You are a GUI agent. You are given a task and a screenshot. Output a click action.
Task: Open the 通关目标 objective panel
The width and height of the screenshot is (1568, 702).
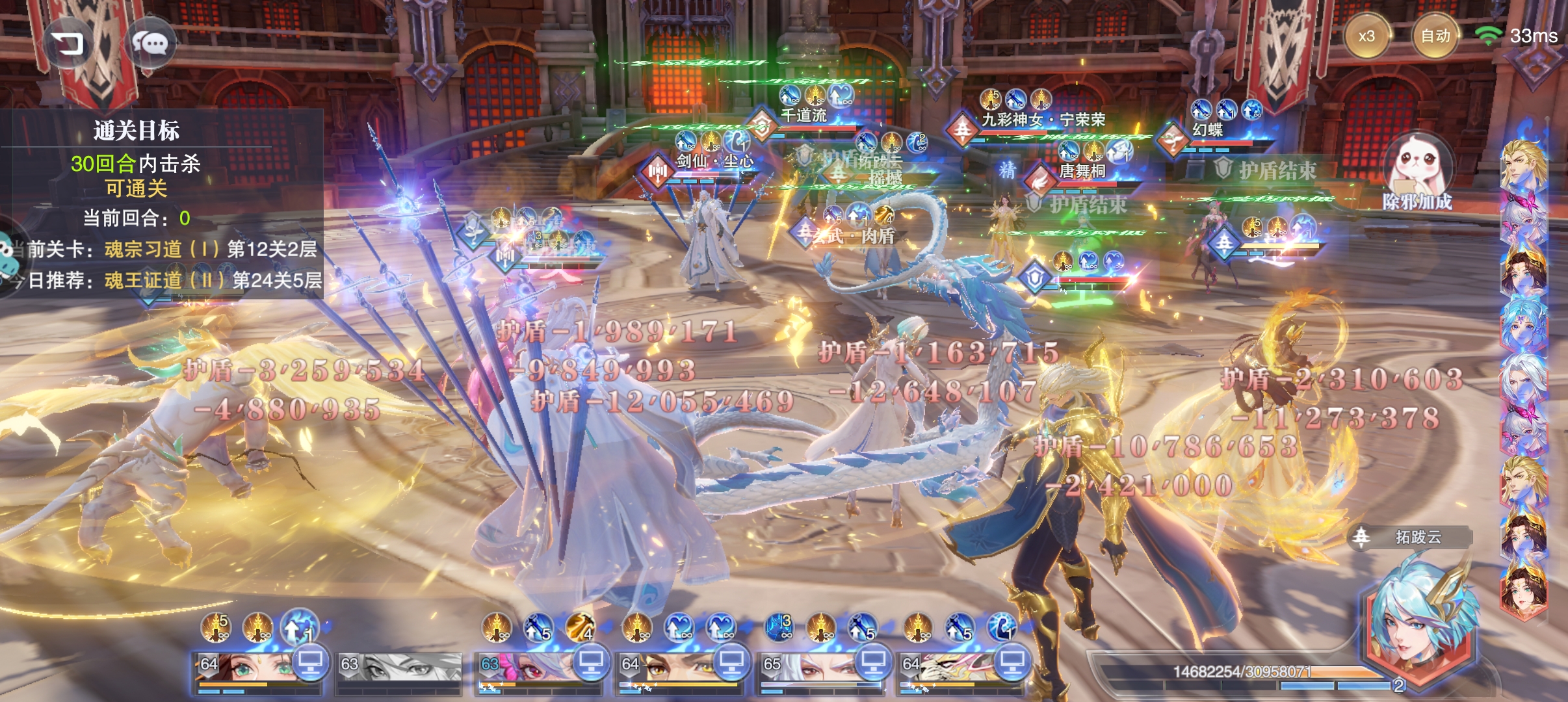(137, 130)
